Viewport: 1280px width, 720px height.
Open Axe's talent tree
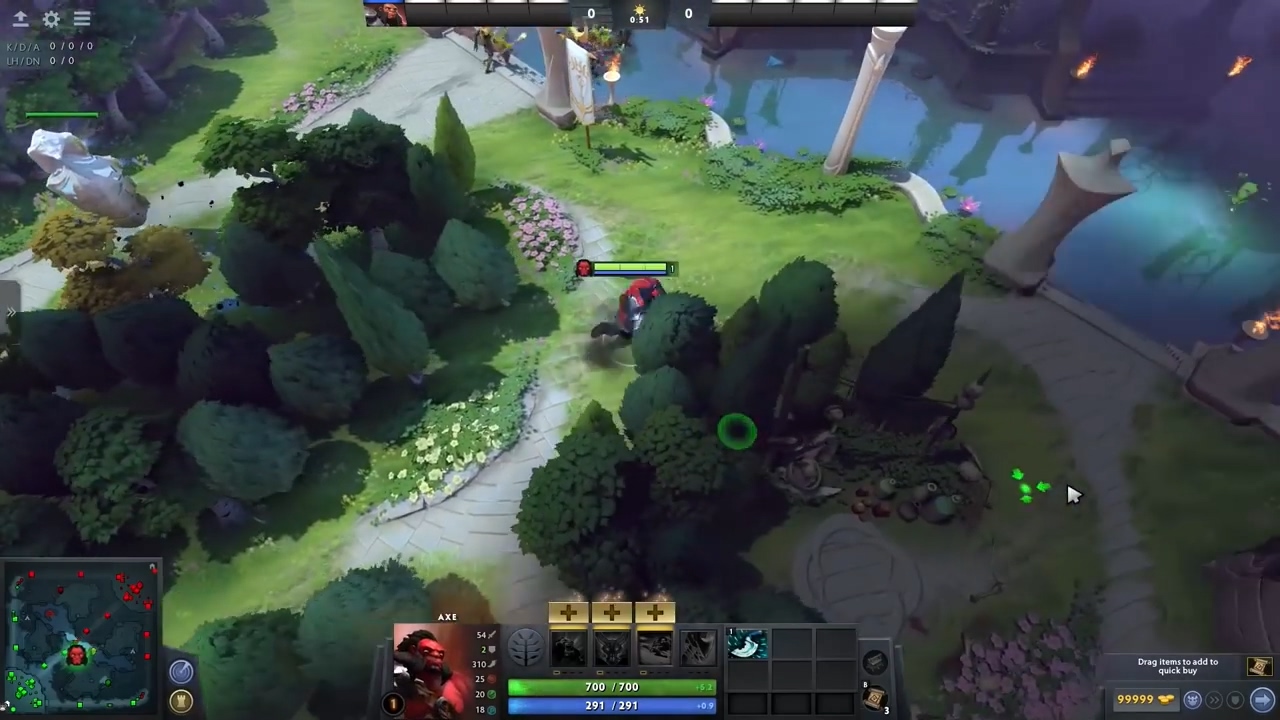[525, 646]
